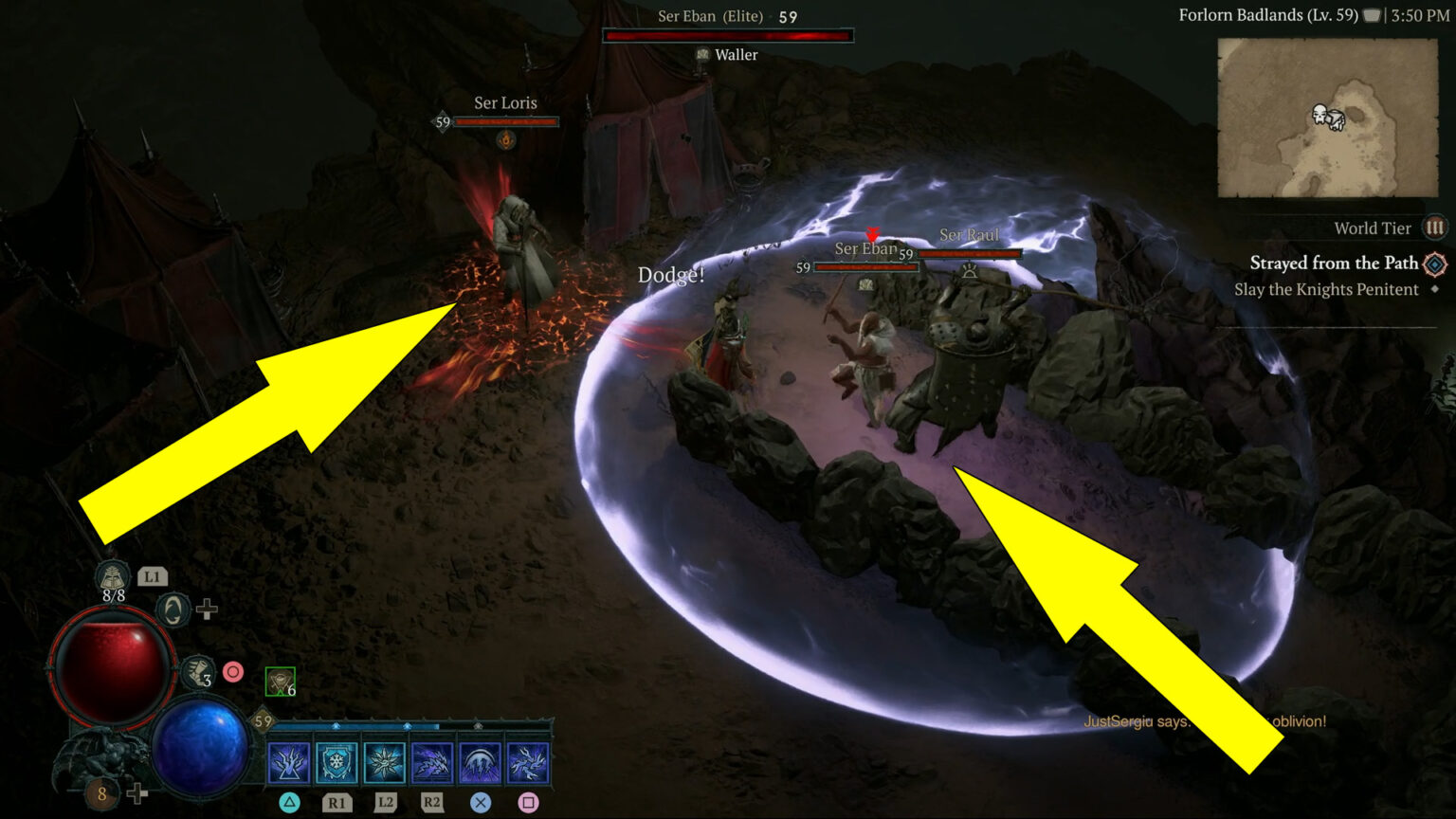The image size is (1456, 819).
Task: Click the Evade ability icon
Action: point(173,609)
